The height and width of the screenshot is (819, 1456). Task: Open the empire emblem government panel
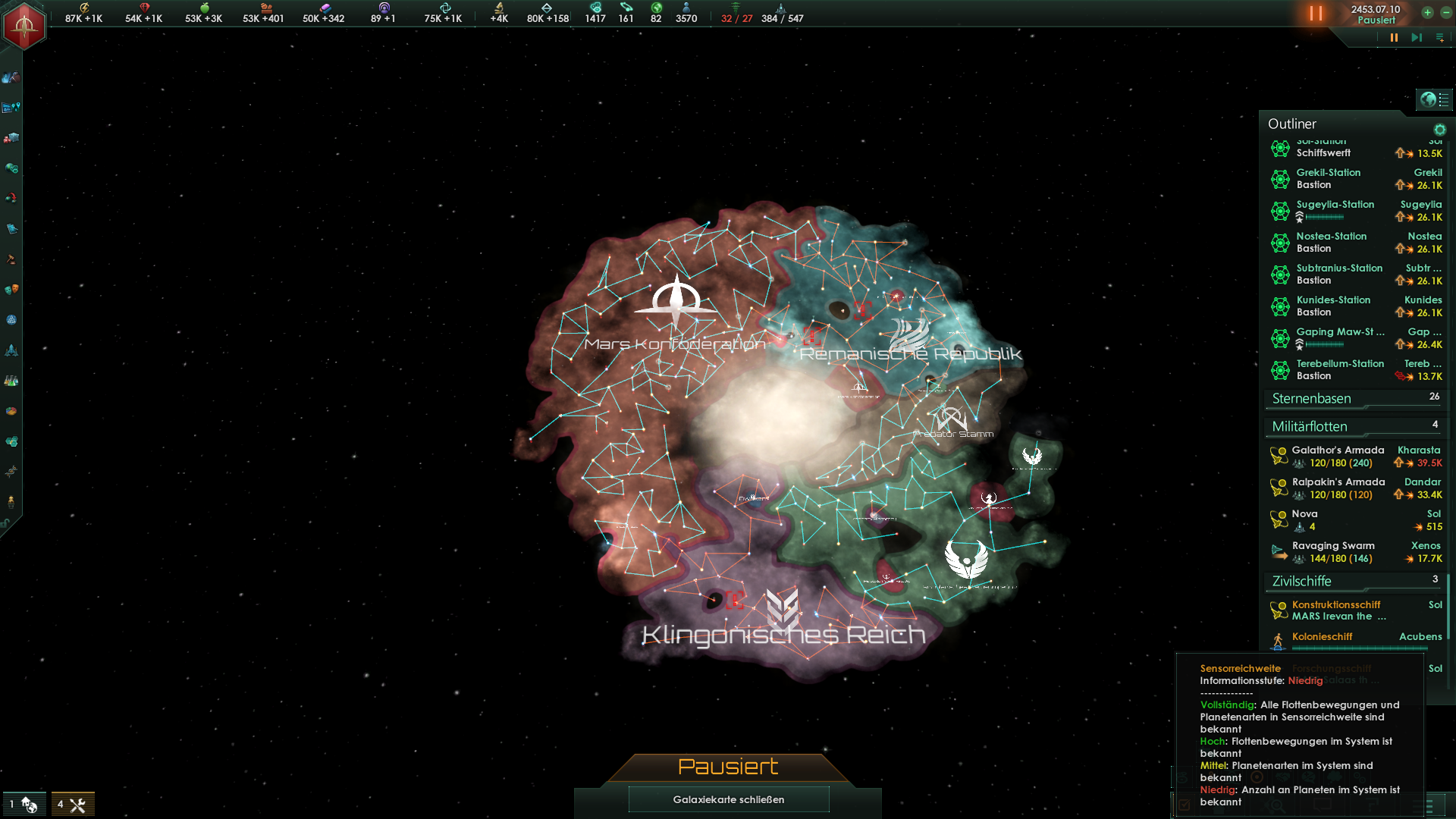(24, 25)
